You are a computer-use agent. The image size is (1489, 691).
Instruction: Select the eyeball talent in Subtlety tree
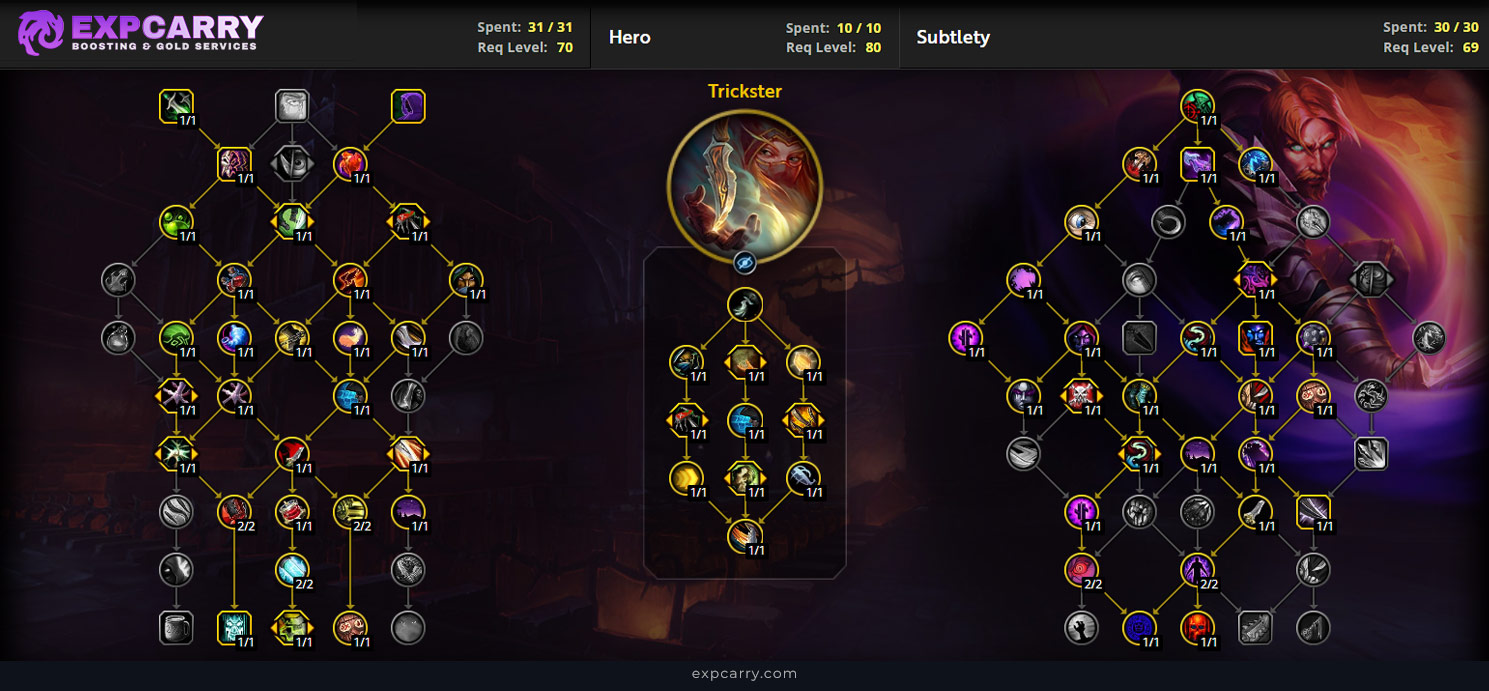coord(1081,222)
